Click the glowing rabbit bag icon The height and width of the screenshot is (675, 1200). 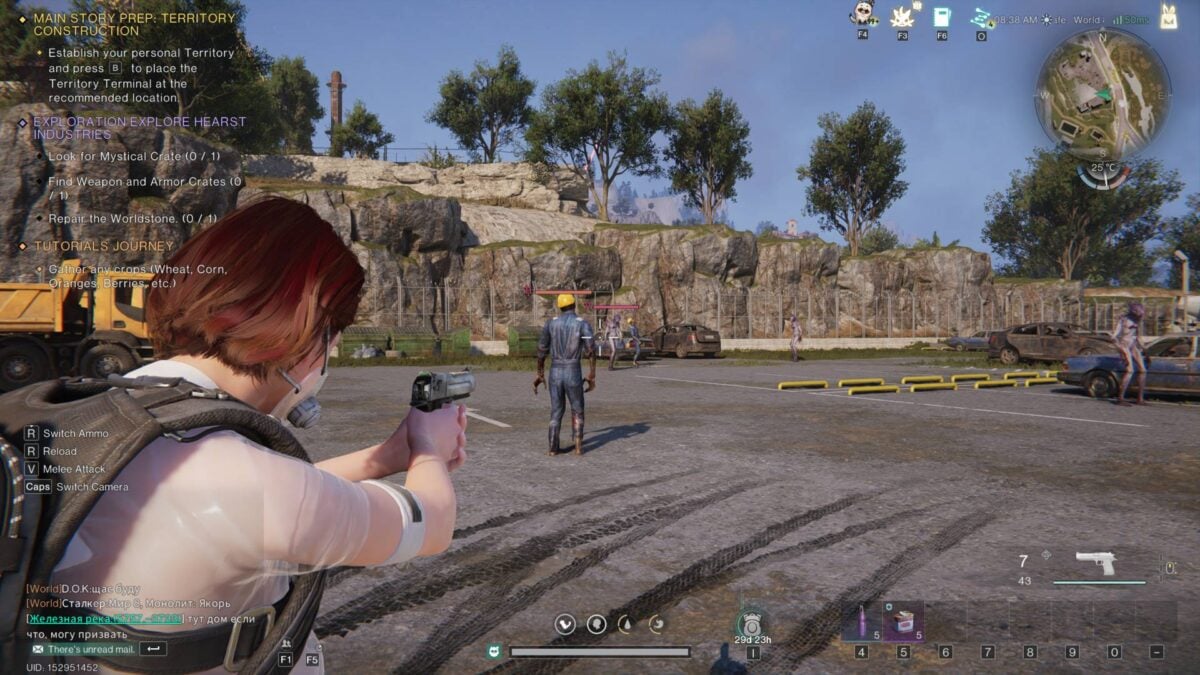[1167, 15]
